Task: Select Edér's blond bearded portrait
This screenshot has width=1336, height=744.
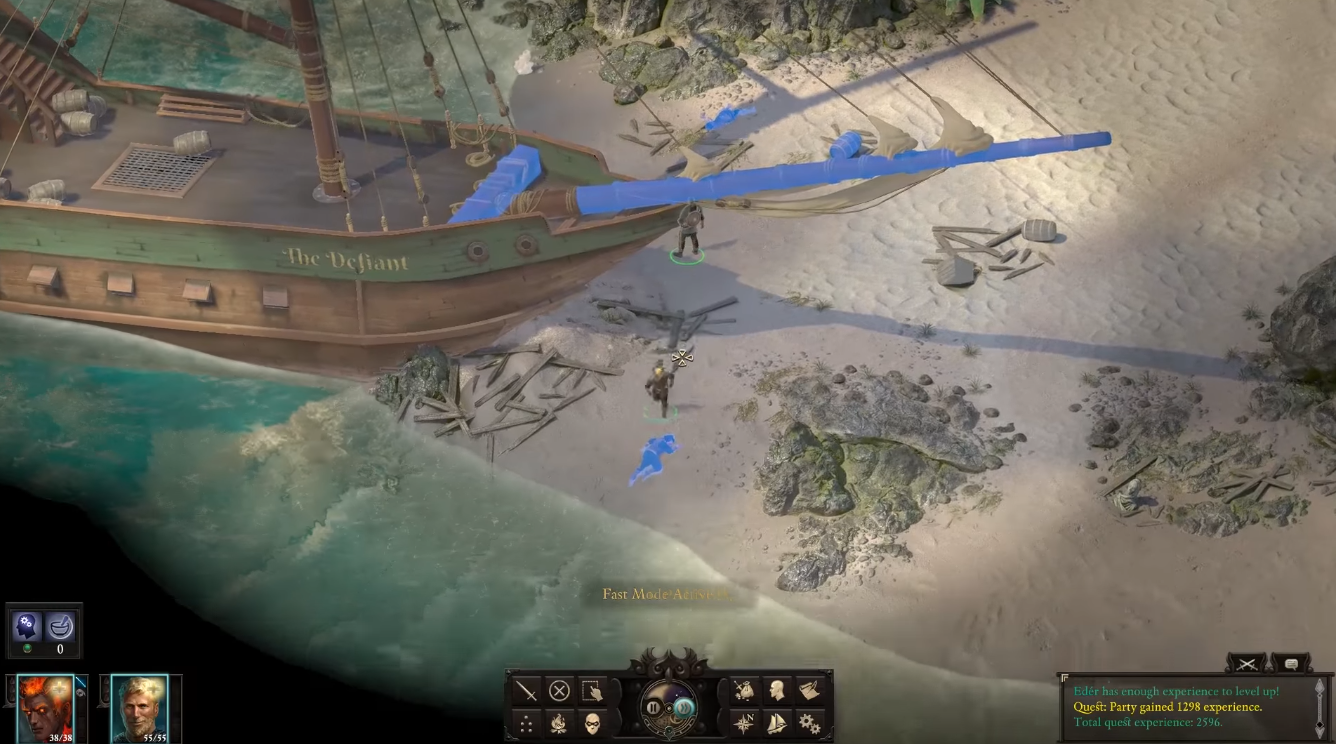Action: (x=139, y=707)
